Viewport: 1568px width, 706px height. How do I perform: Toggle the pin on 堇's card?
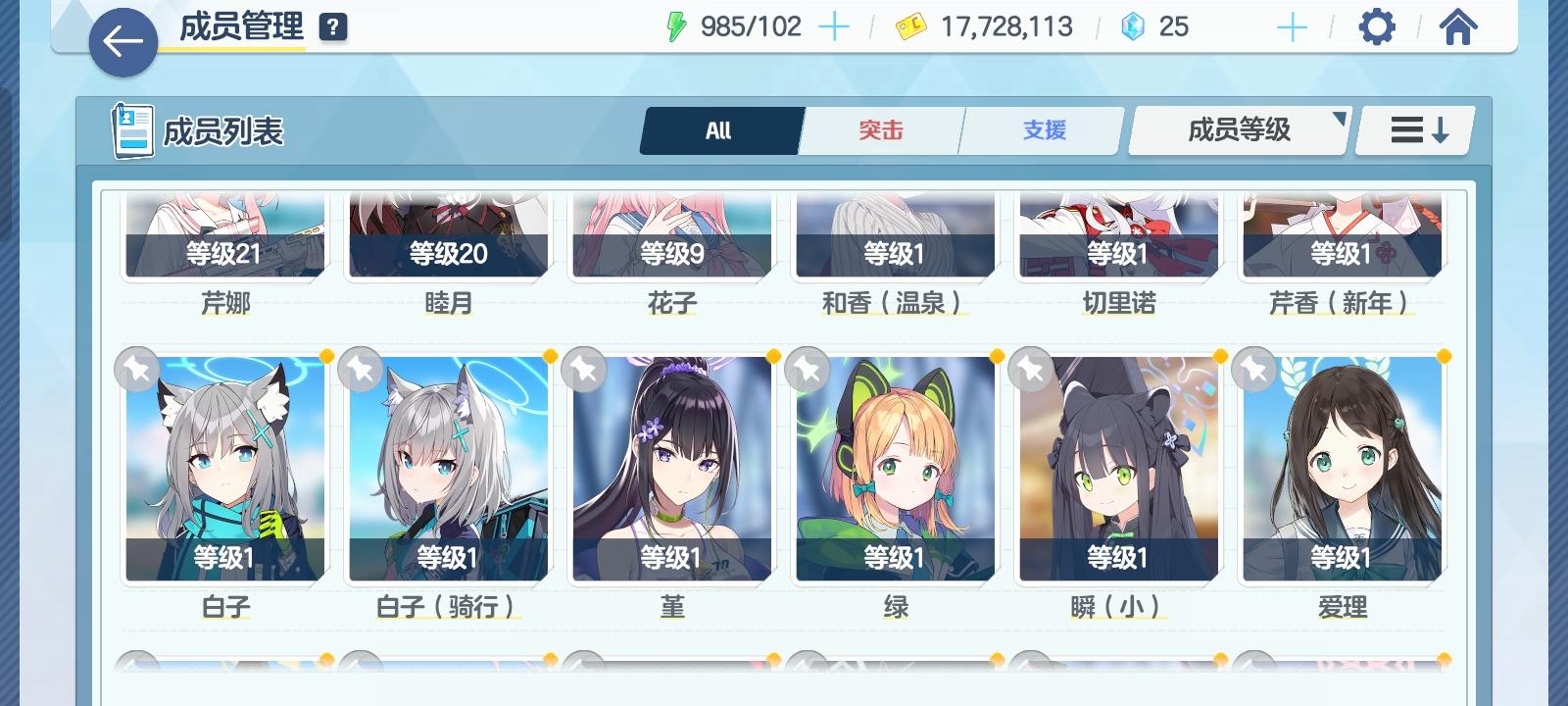click(586, 371)
